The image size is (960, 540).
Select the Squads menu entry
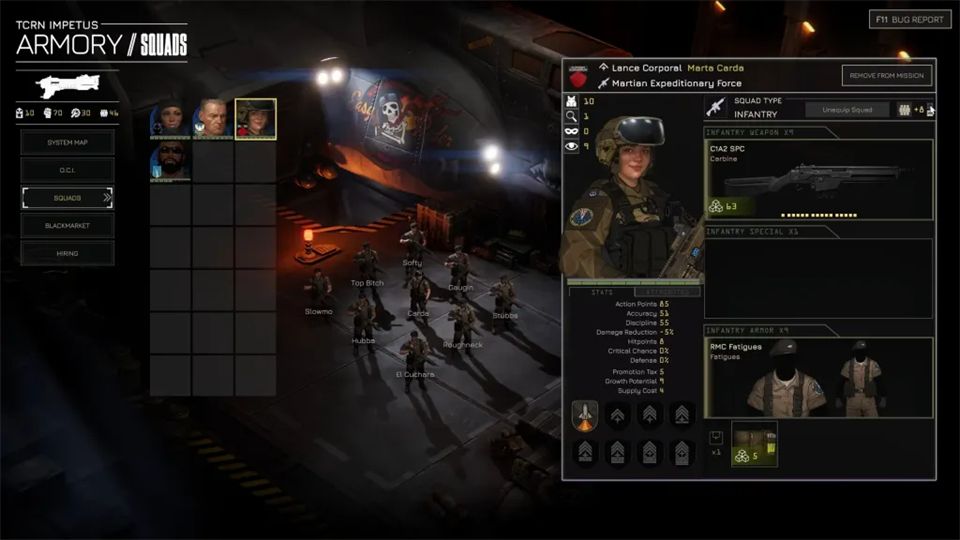pos(67,198)
